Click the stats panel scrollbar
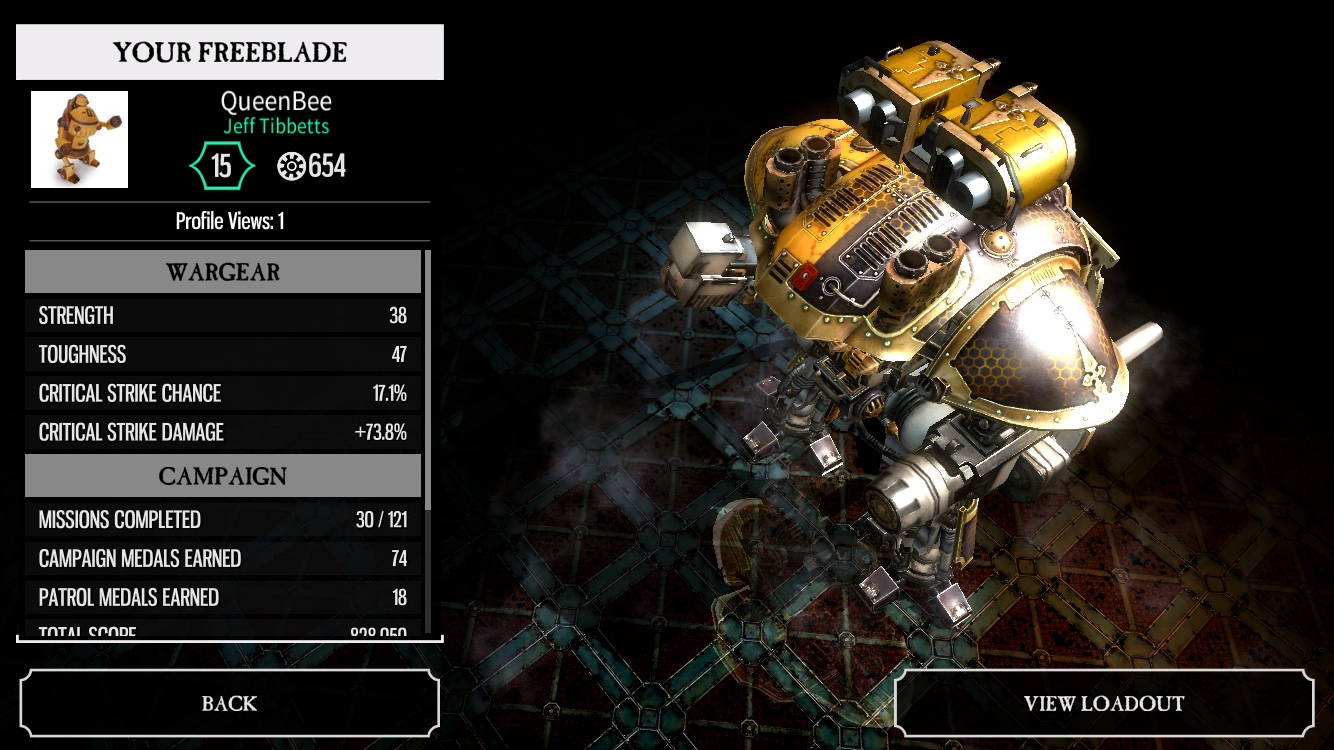Image resolution: width=1334 pixels, height=750 pixels. point(428,380)
